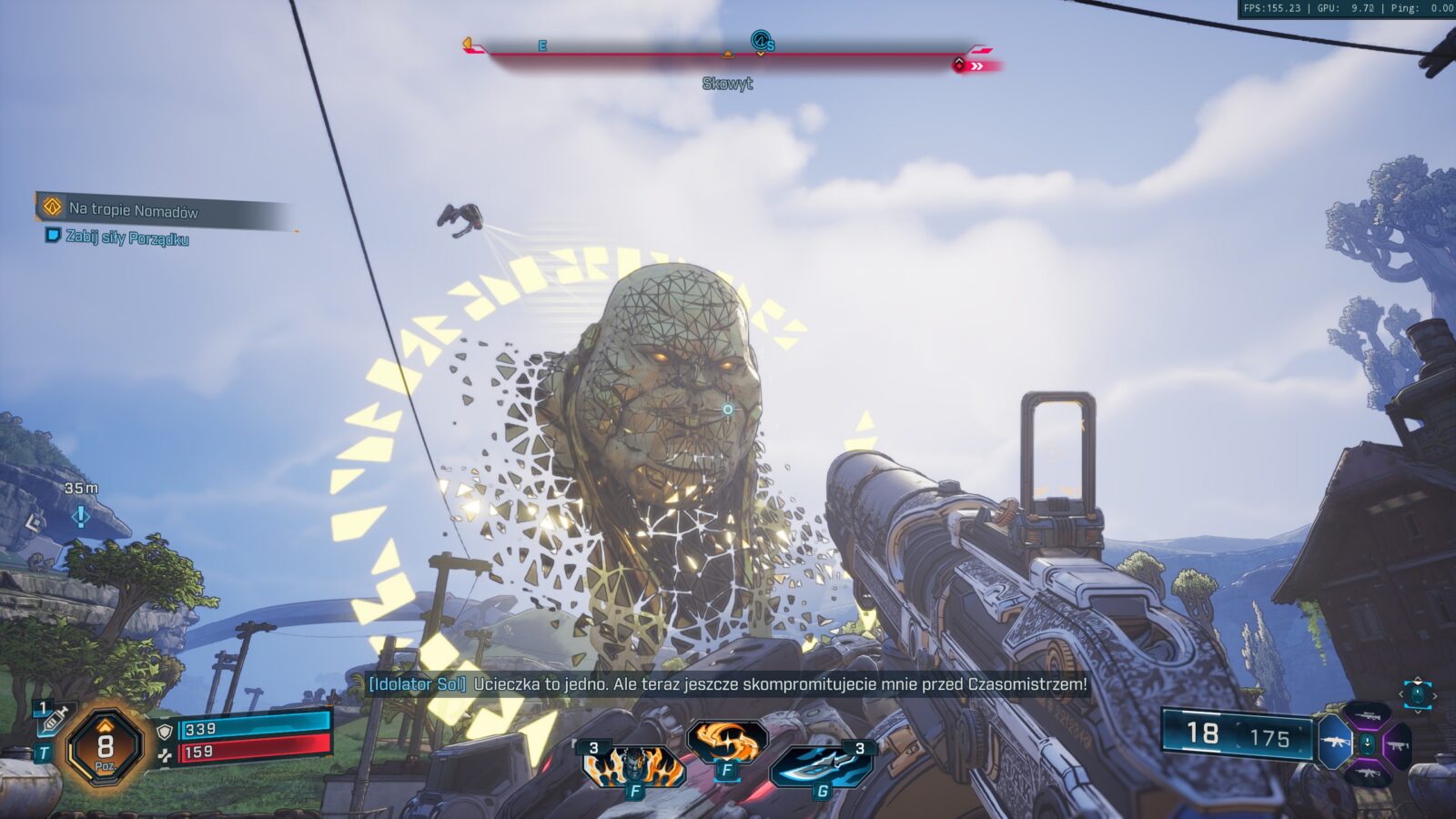Activate the flaming face action skill
Screen dimensions: 1456x819
[633, 766]
